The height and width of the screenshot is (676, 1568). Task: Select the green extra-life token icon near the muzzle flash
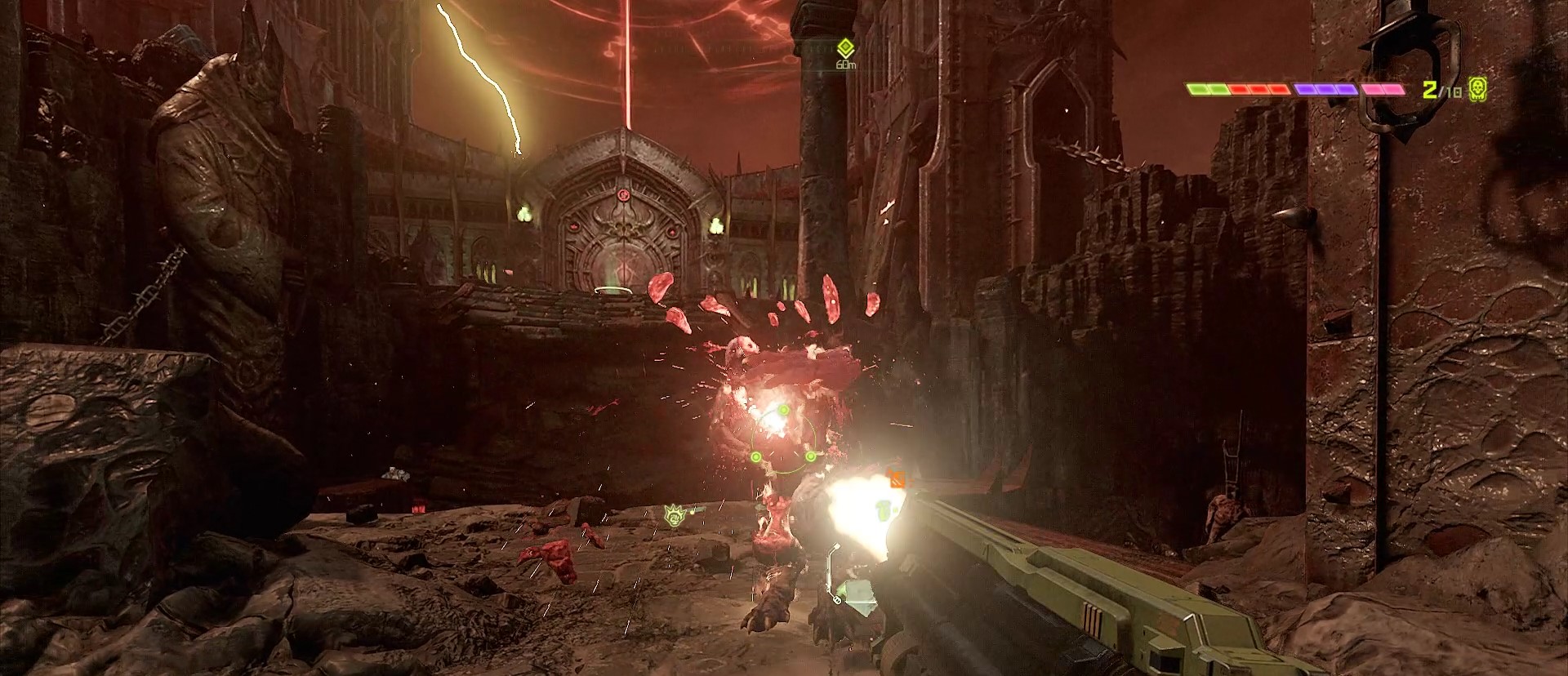(883, 511)
